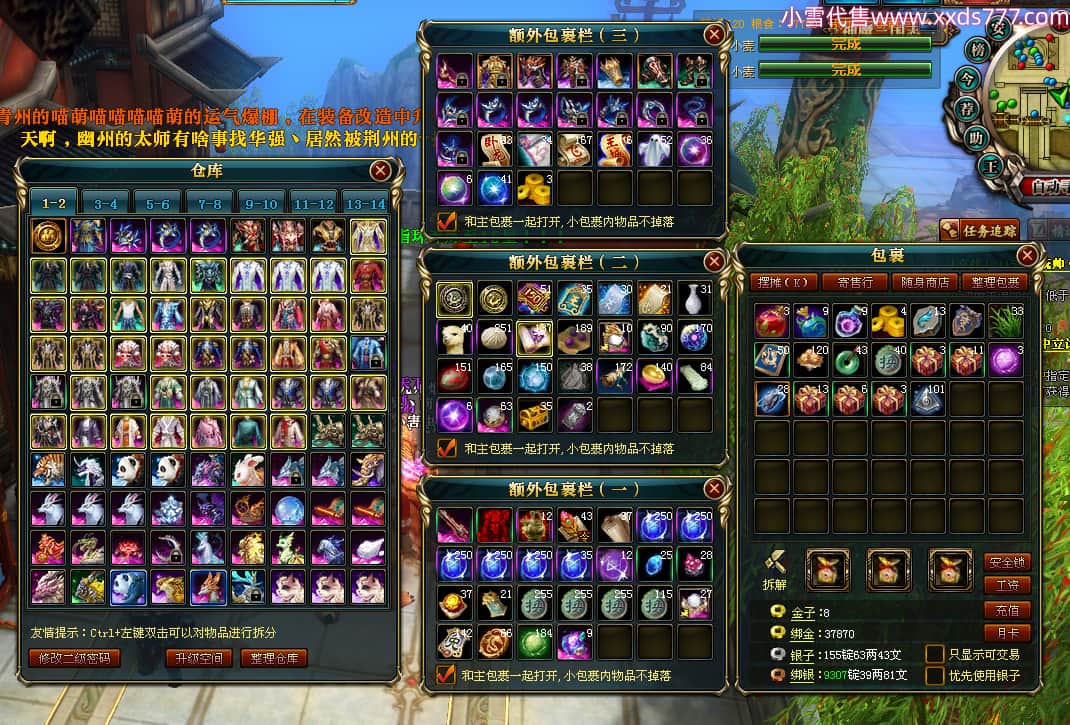Upgrade storage with 升级空间 button
This screenshot has width=1070, height=725.
200,658
